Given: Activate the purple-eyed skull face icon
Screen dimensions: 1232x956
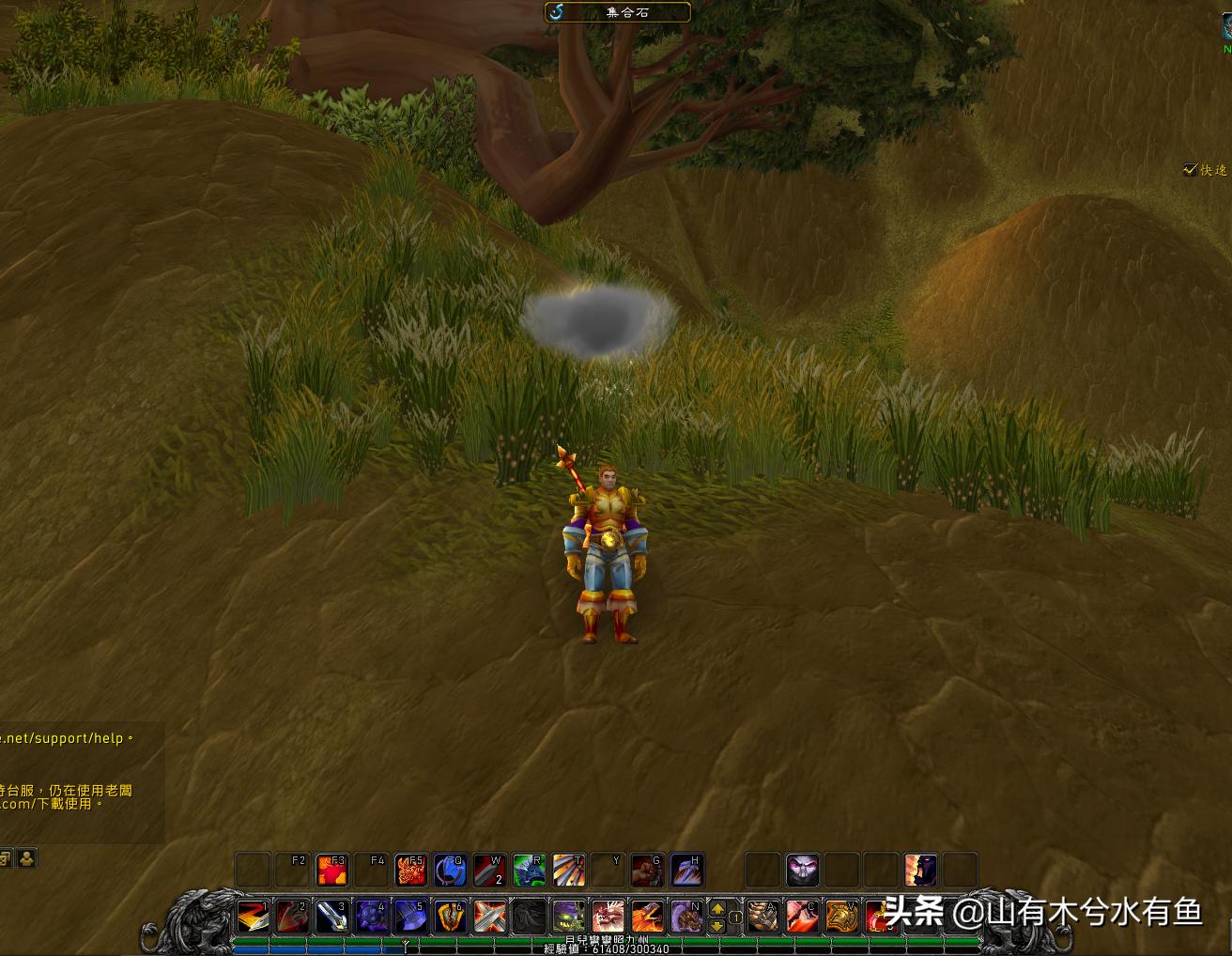Looking at the screenshot, I should pyautogui.click(x=802, y=871).
